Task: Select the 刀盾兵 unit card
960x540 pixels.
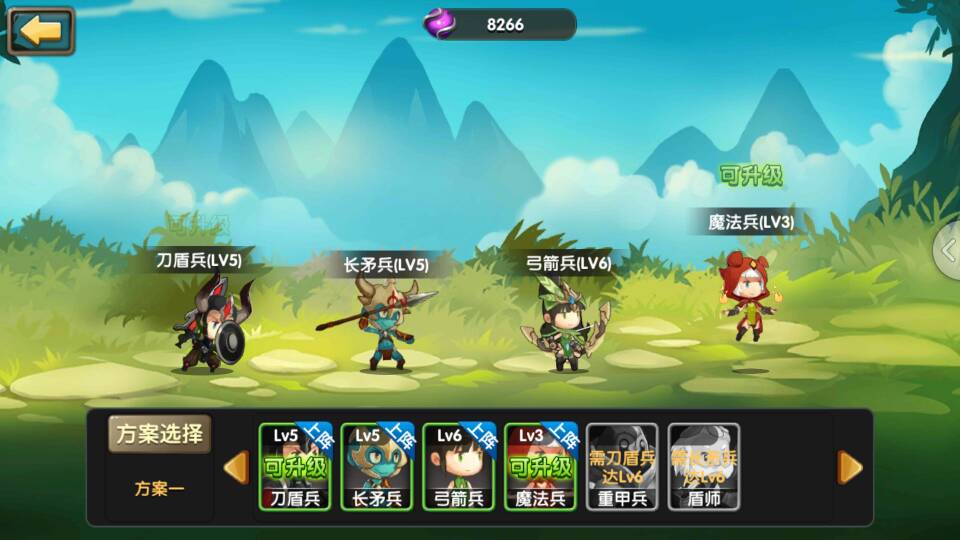Action: coord(295,466)
